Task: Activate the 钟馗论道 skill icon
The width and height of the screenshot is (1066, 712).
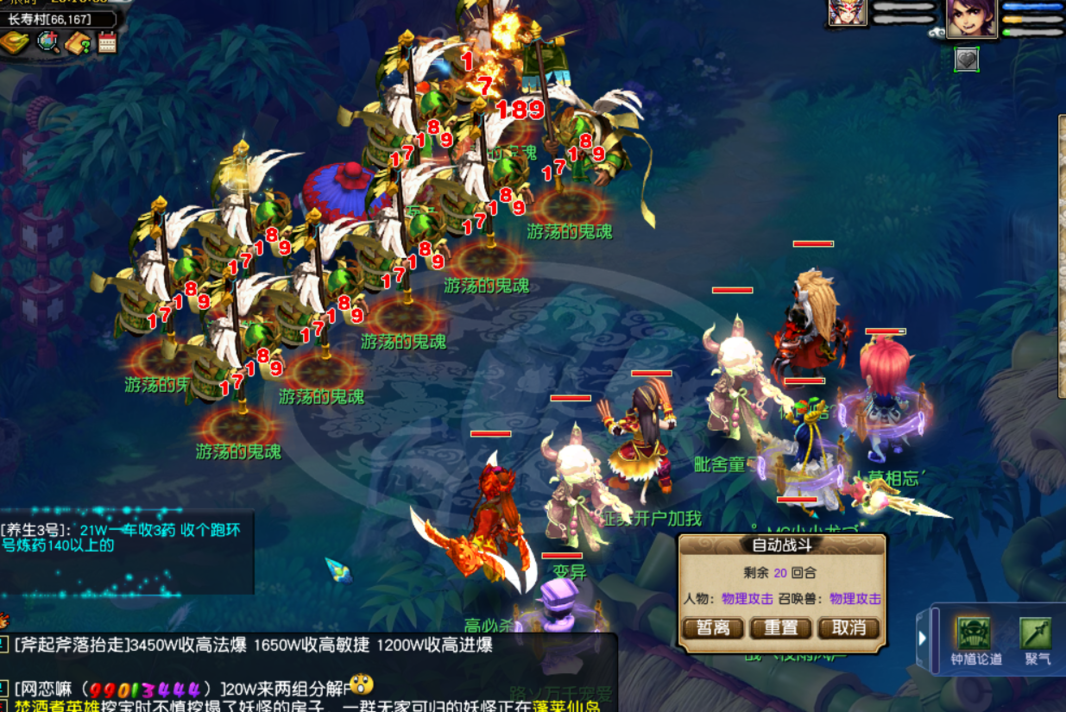Action: [974, 635]
